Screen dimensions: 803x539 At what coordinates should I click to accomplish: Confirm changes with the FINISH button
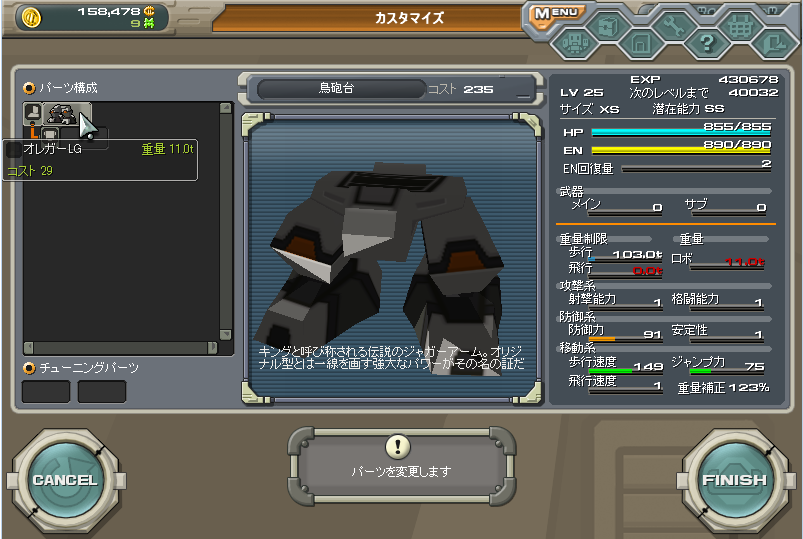[x=734, y=479]
